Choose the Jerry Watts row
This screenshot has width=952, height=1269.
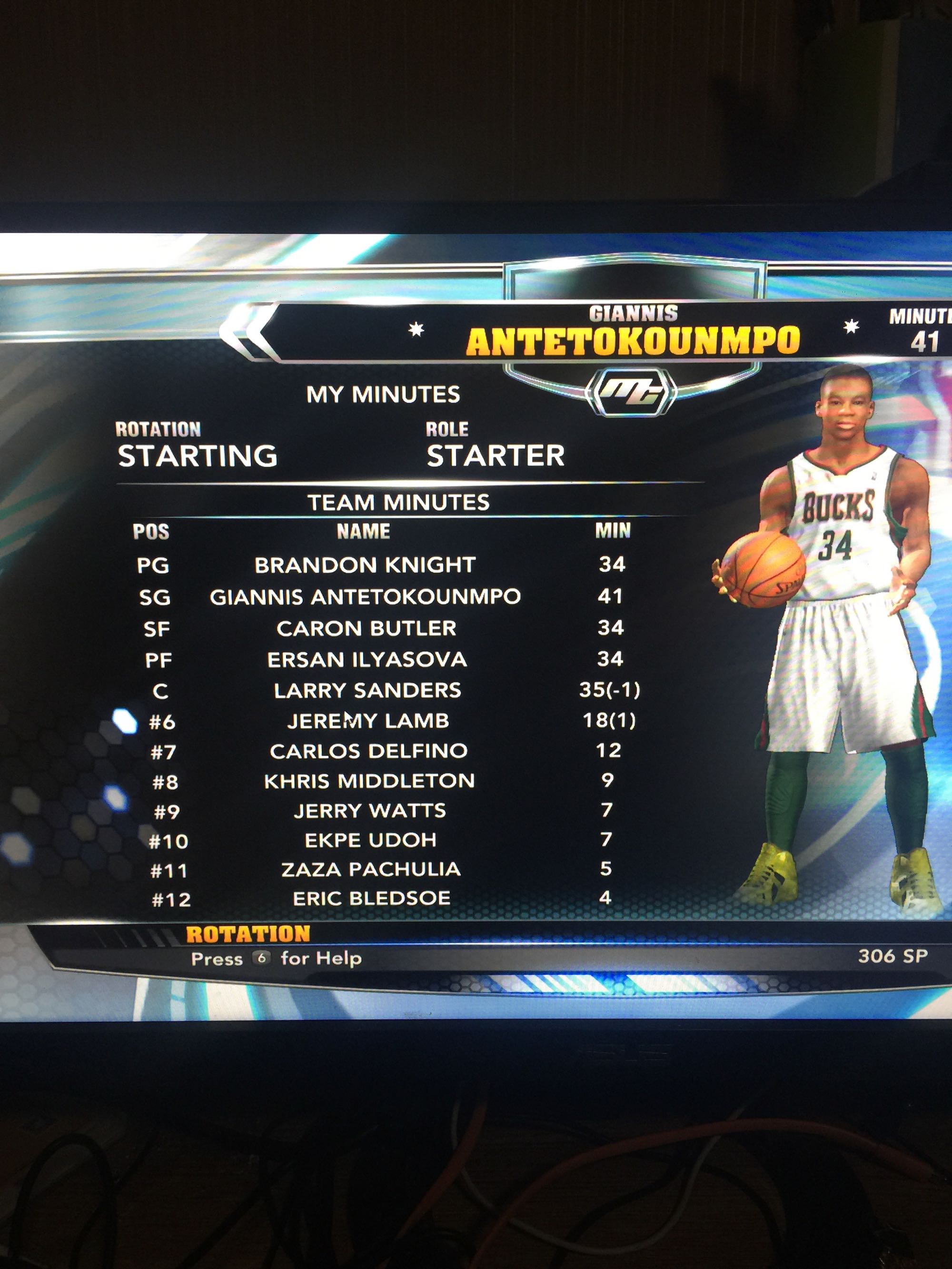pos(369,811)
